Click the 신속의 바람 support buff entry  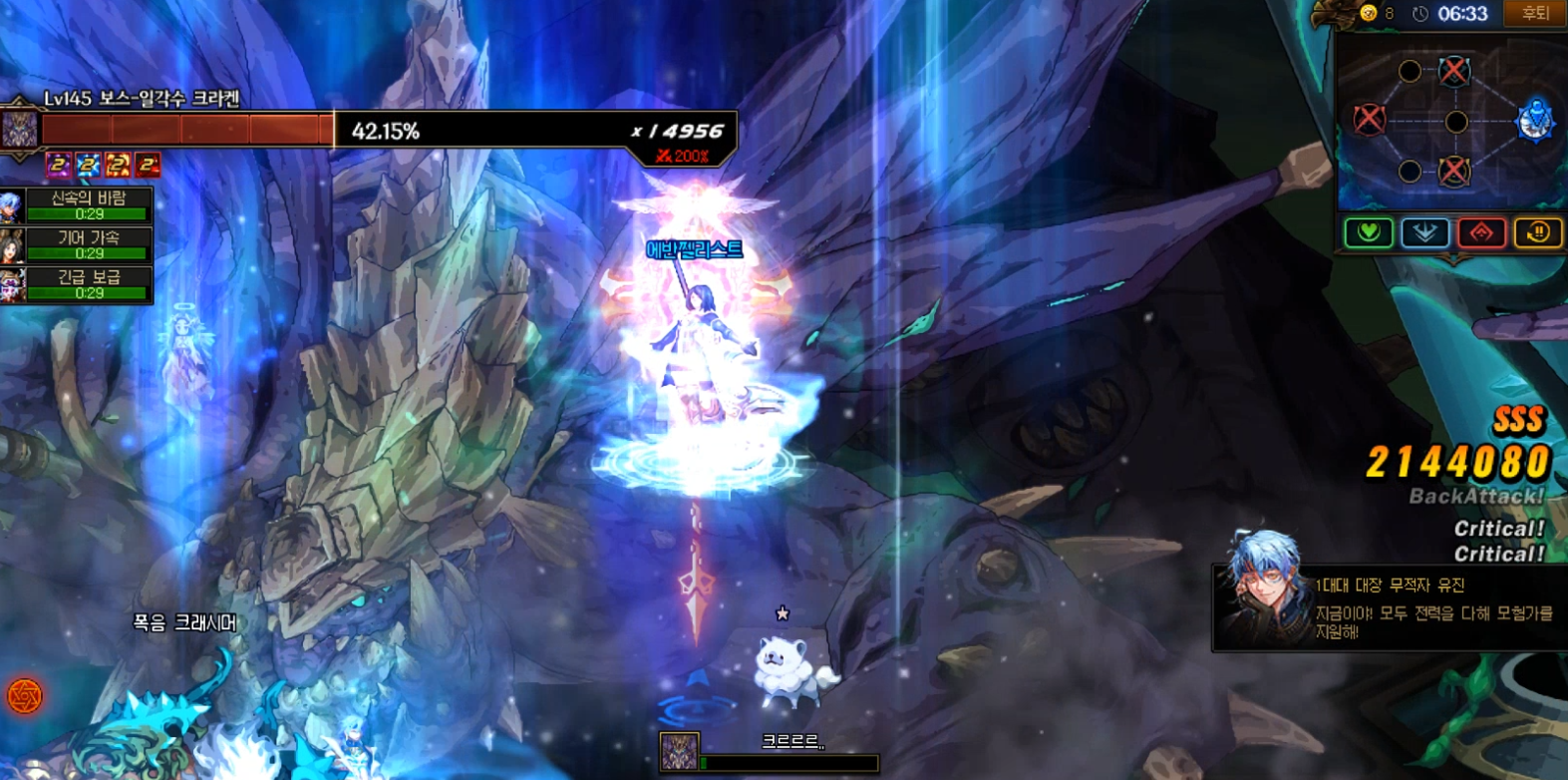pyautogui.click(x=78, y=205)
